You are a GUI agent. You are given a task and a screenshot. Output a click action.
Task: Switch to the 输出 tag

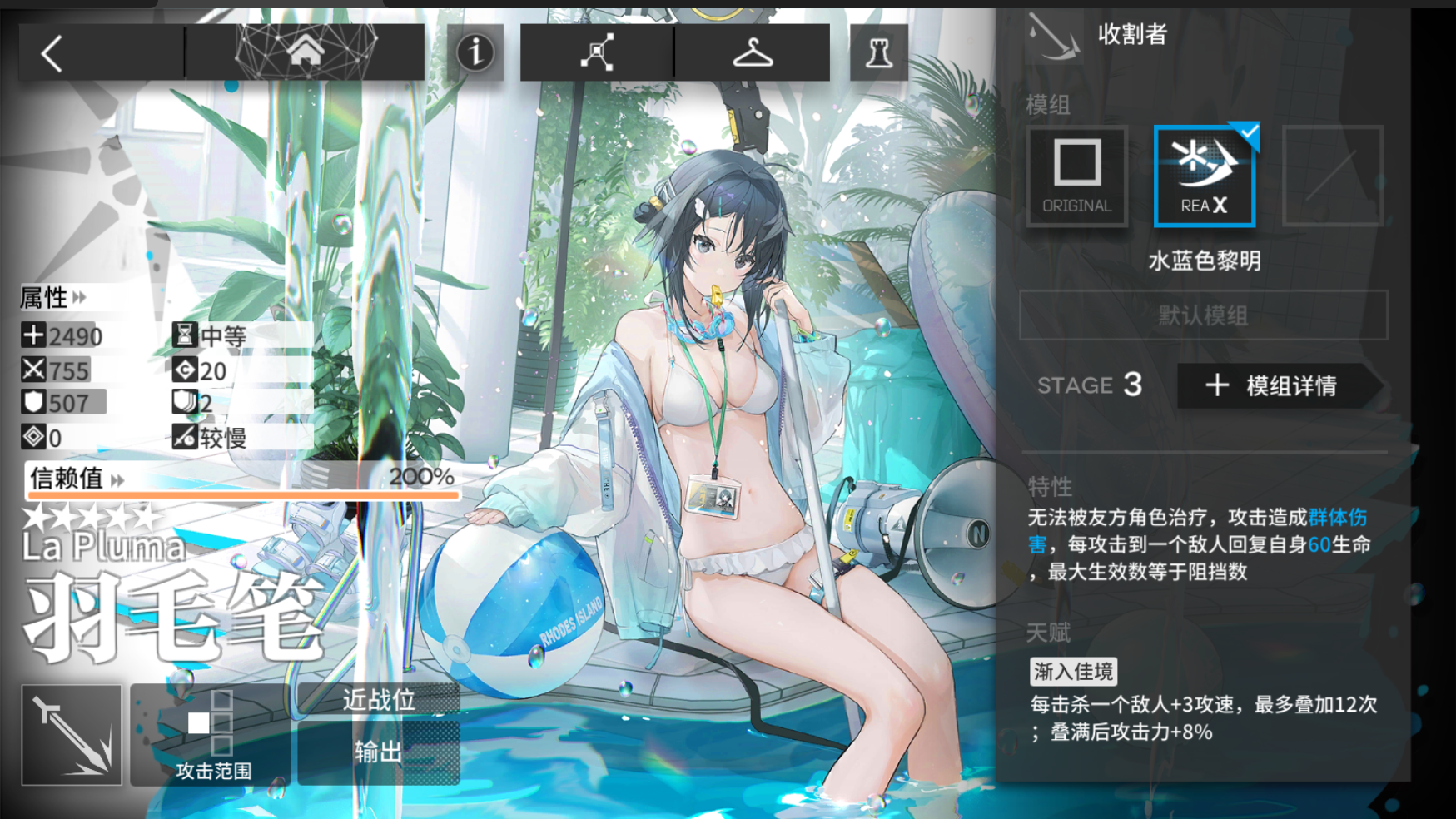(379, 750)
